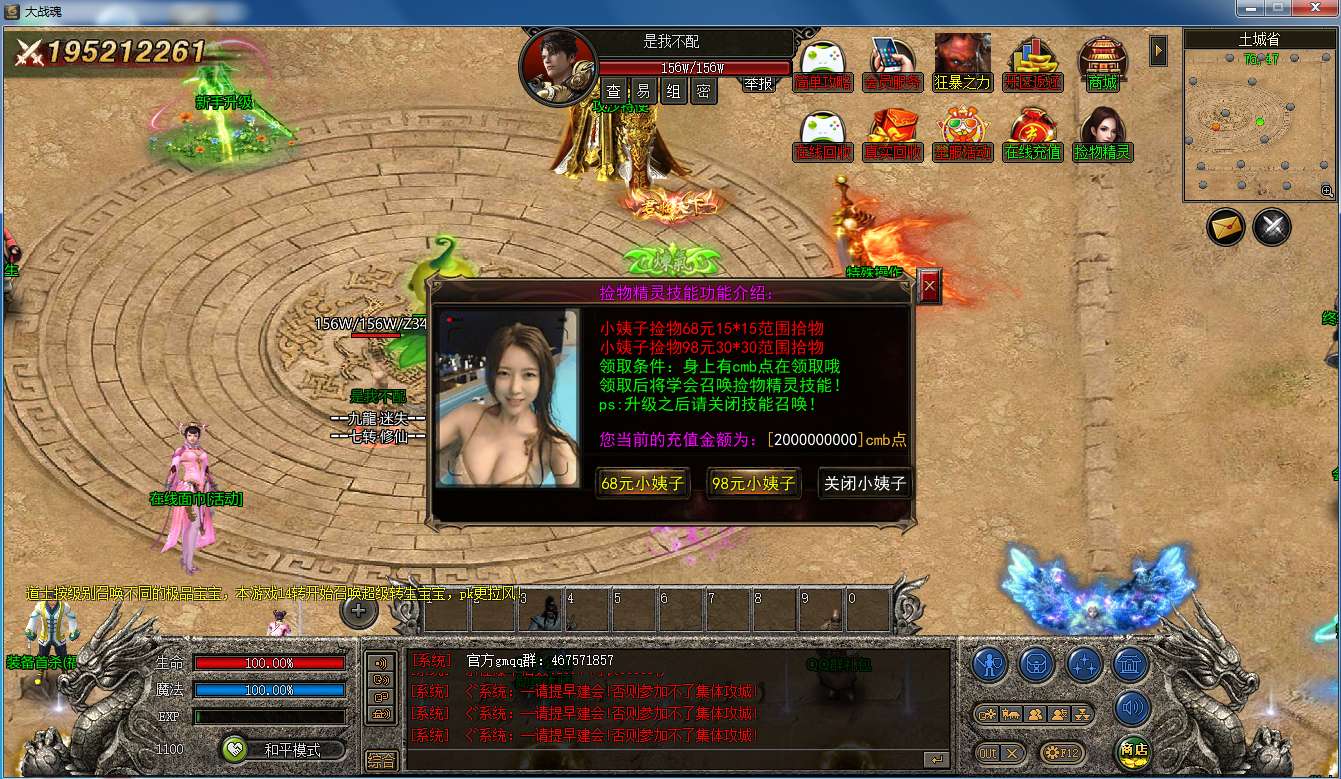Toggle the 和平模式 attack mode button
Image resolution: width=1341 pixels, height=779 pixels.
tap(284, 749)
